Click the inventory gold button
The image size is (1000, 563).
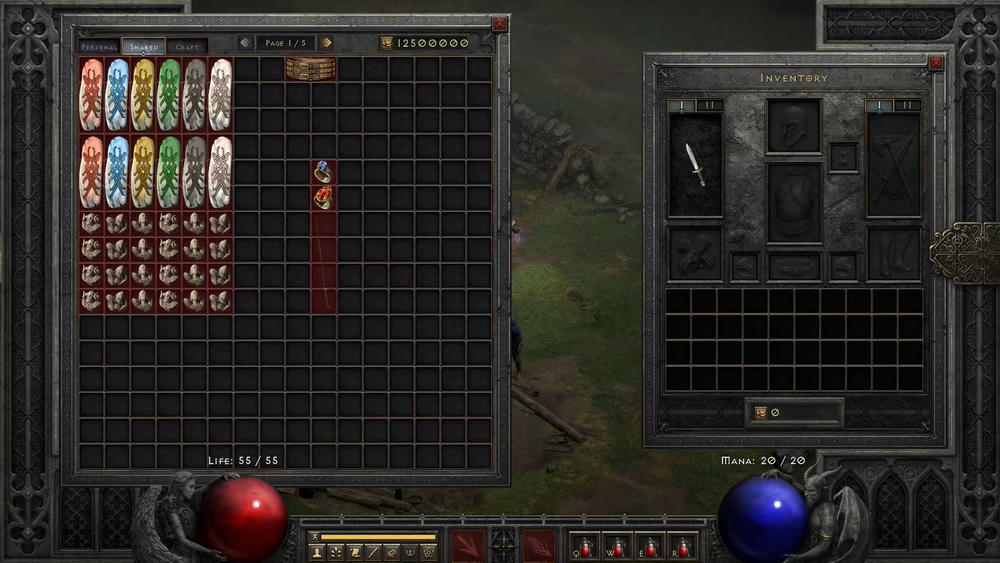(x=761, y=412)
